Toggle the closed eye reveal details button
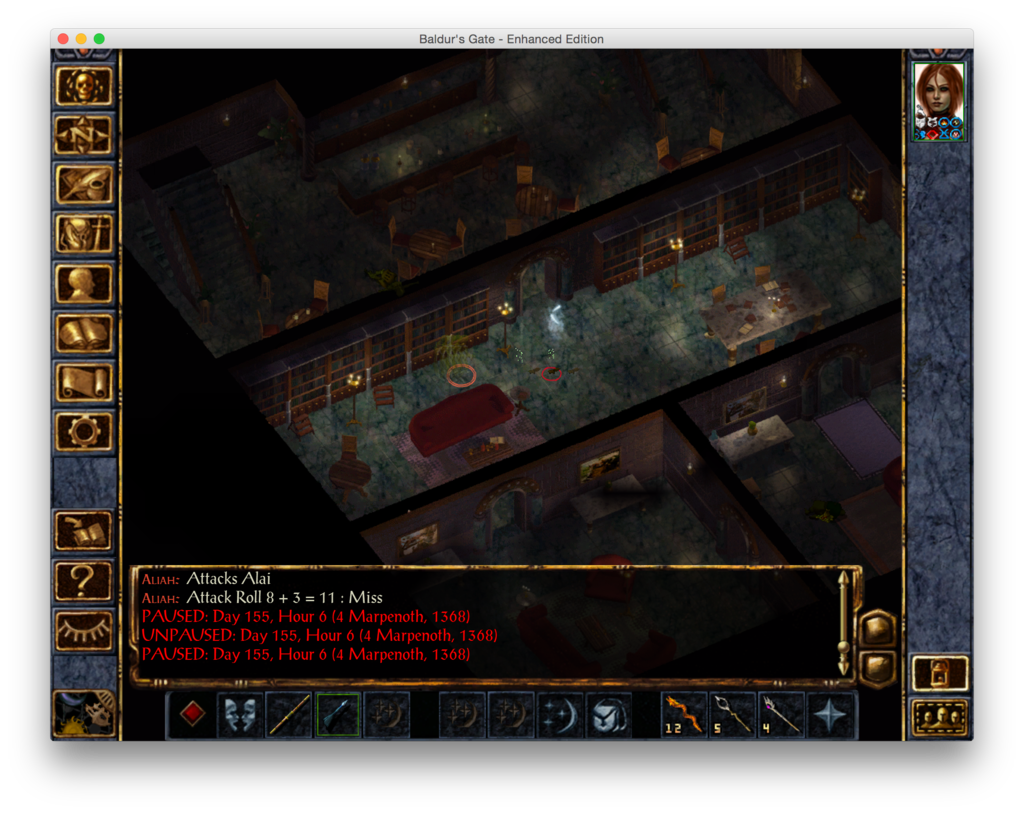1024x813 pixels. coord(84,629)
